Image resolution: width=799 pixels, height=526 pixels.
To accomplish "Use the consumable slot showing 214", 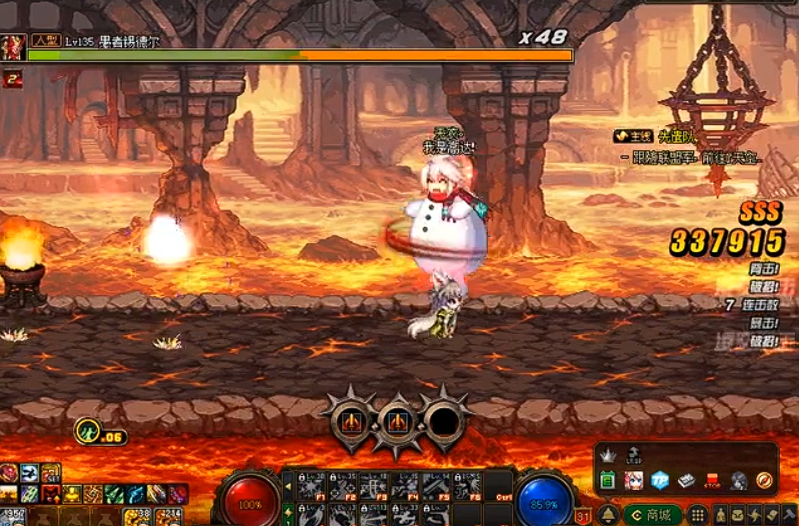I will [x=166, y=516].
